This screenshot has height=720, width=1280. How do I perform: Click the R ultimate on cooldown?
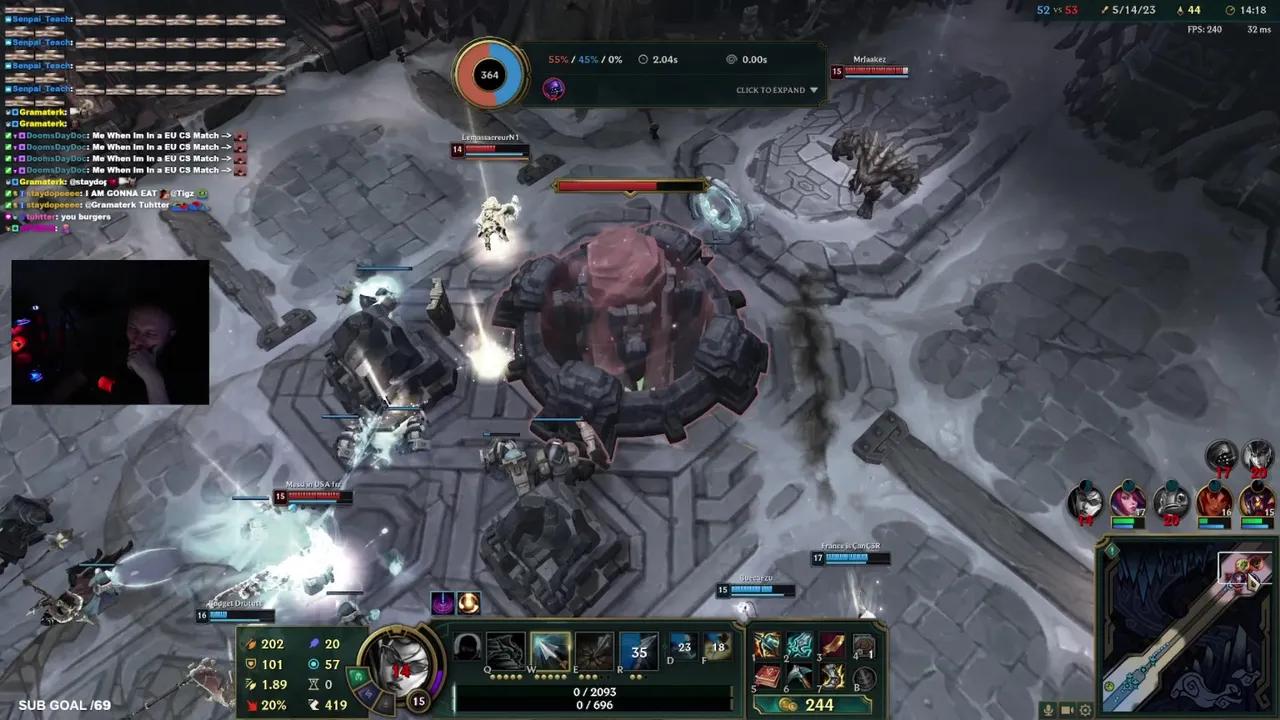click(x=639, y=651)
